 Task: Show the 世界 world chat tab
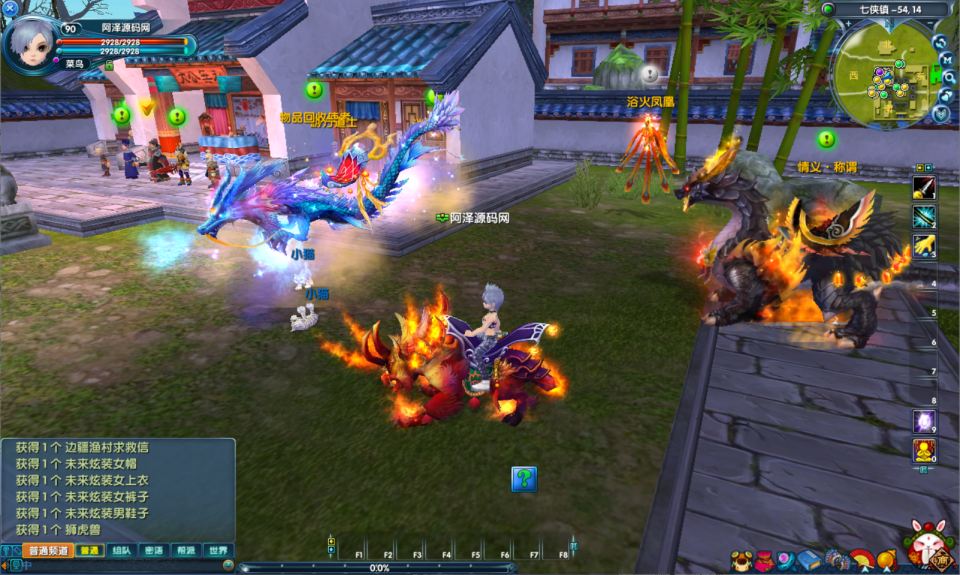coord(217,551)
